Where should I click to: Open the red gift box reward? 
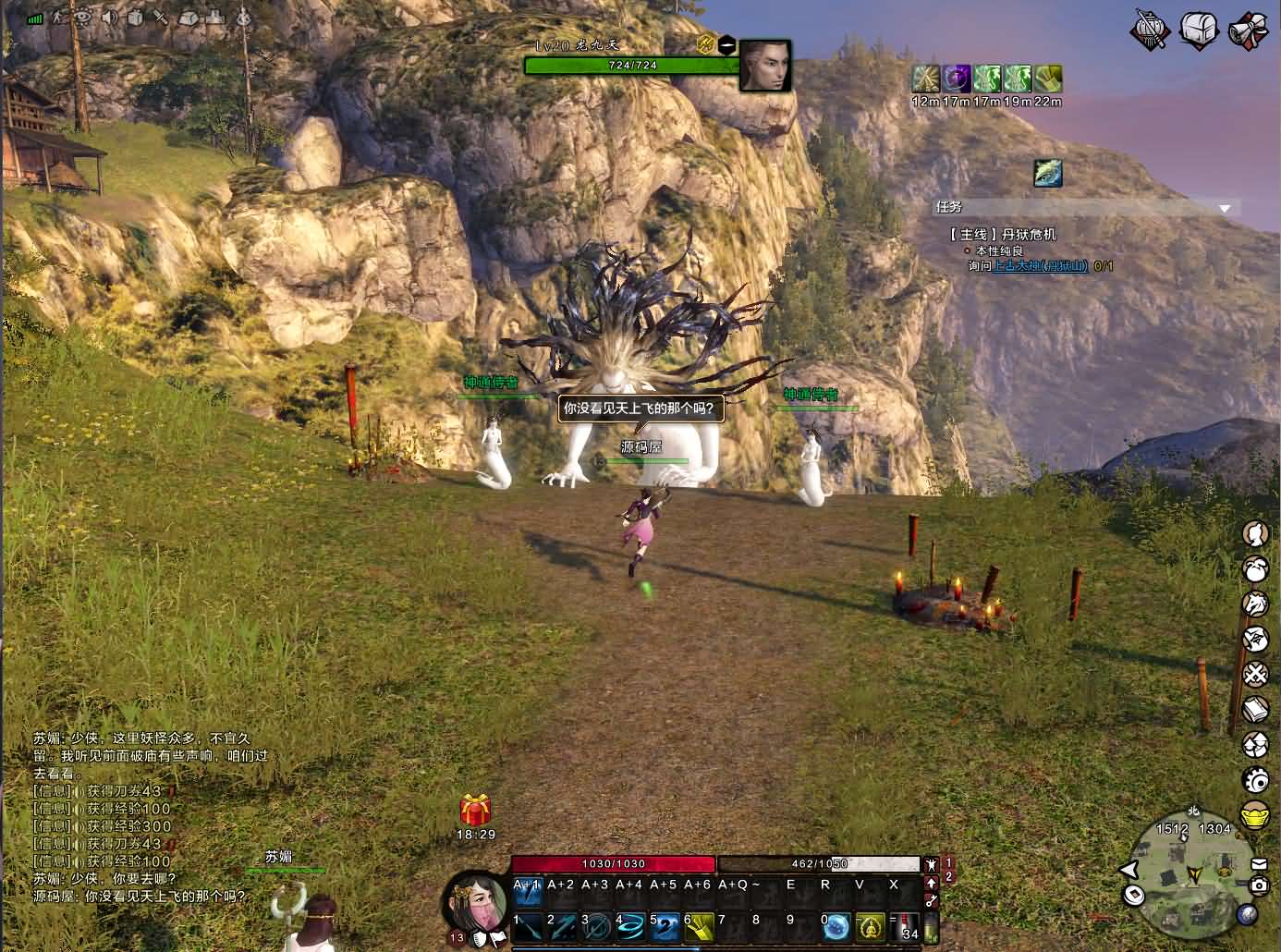pos(475,811)
